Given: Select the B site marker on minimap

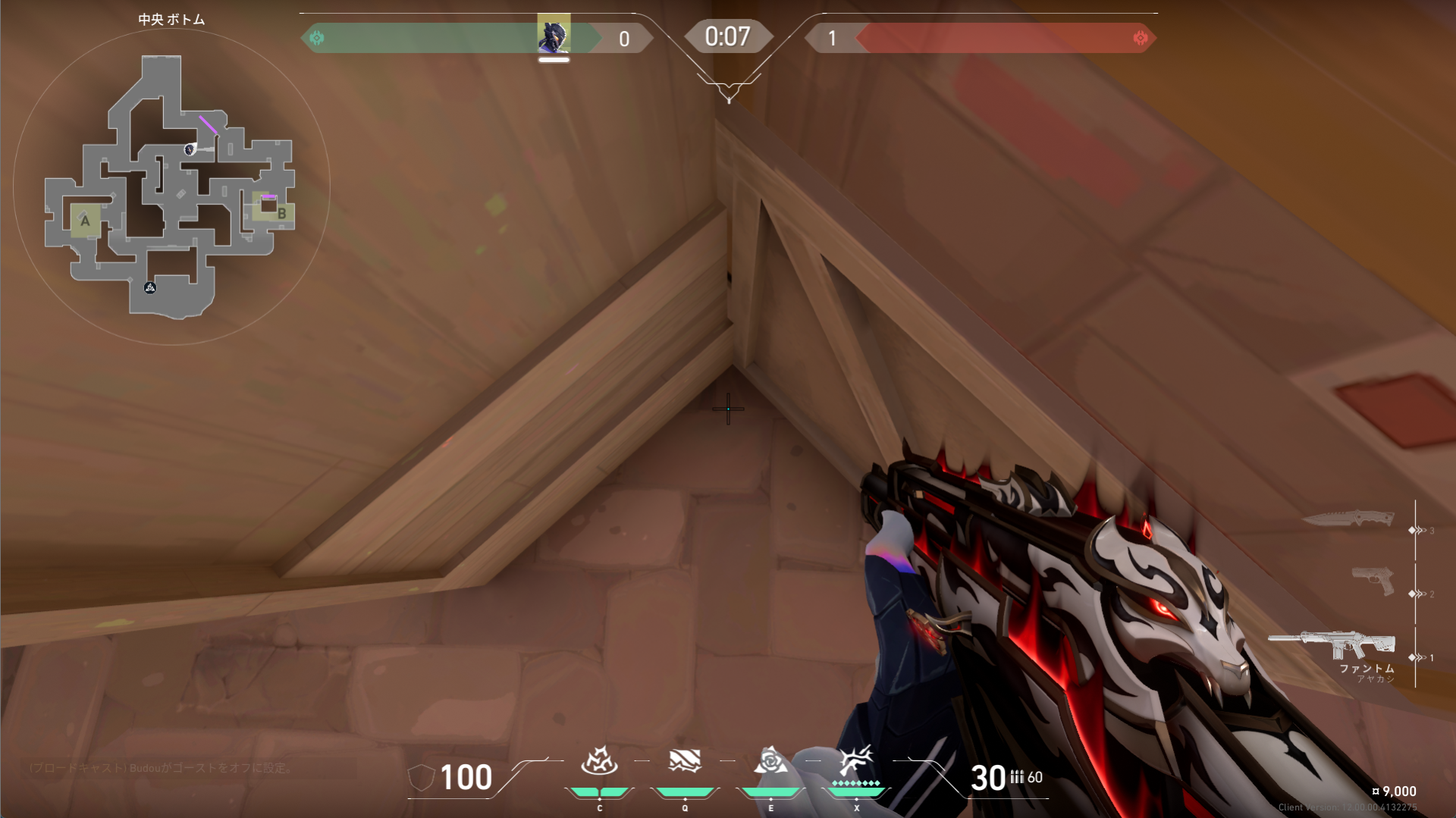Looking at the screenshot, I should pyautogui.click(x=281, y=213).
